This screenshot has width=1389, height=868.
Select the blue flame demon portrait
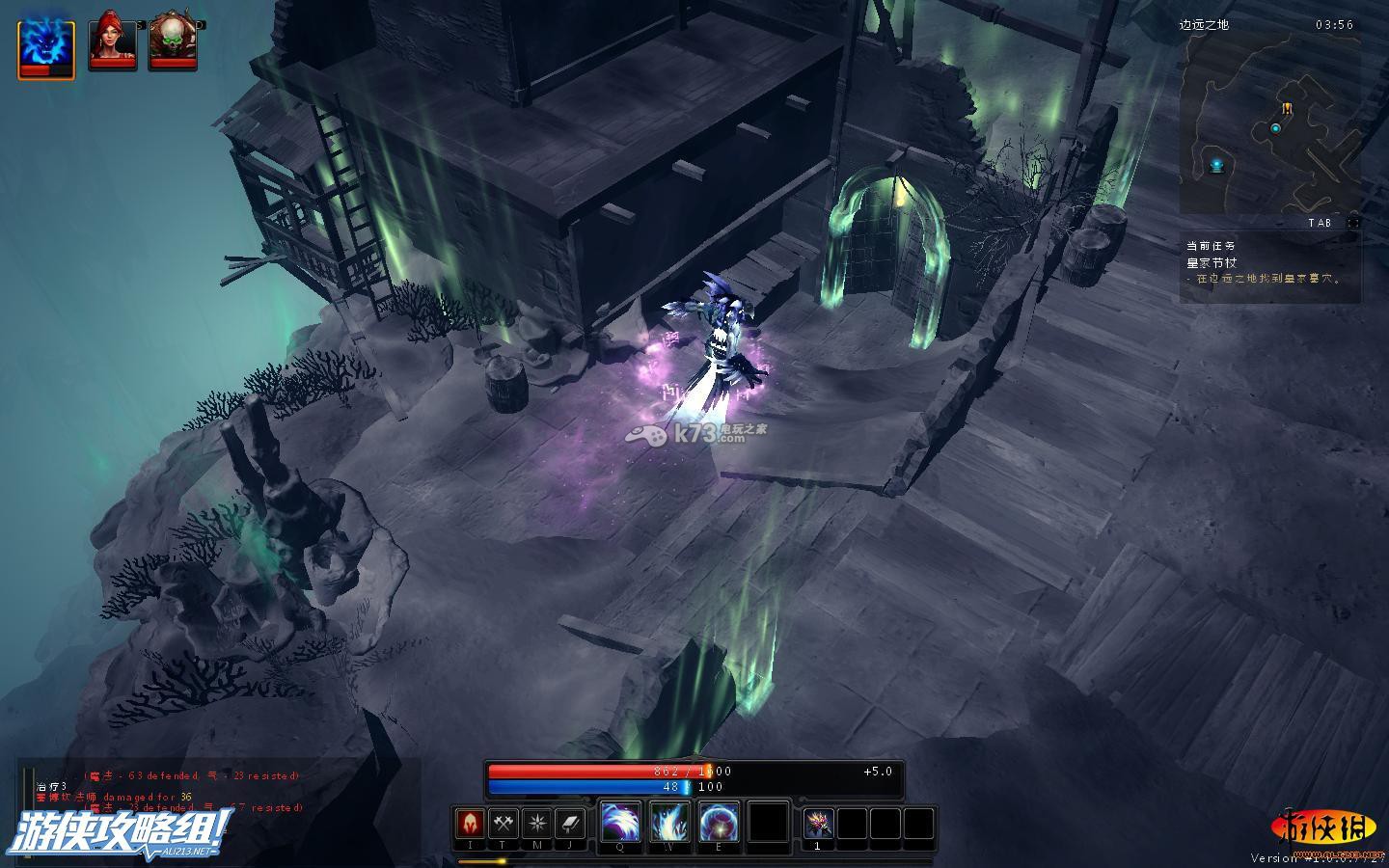(x=45, y=43)
